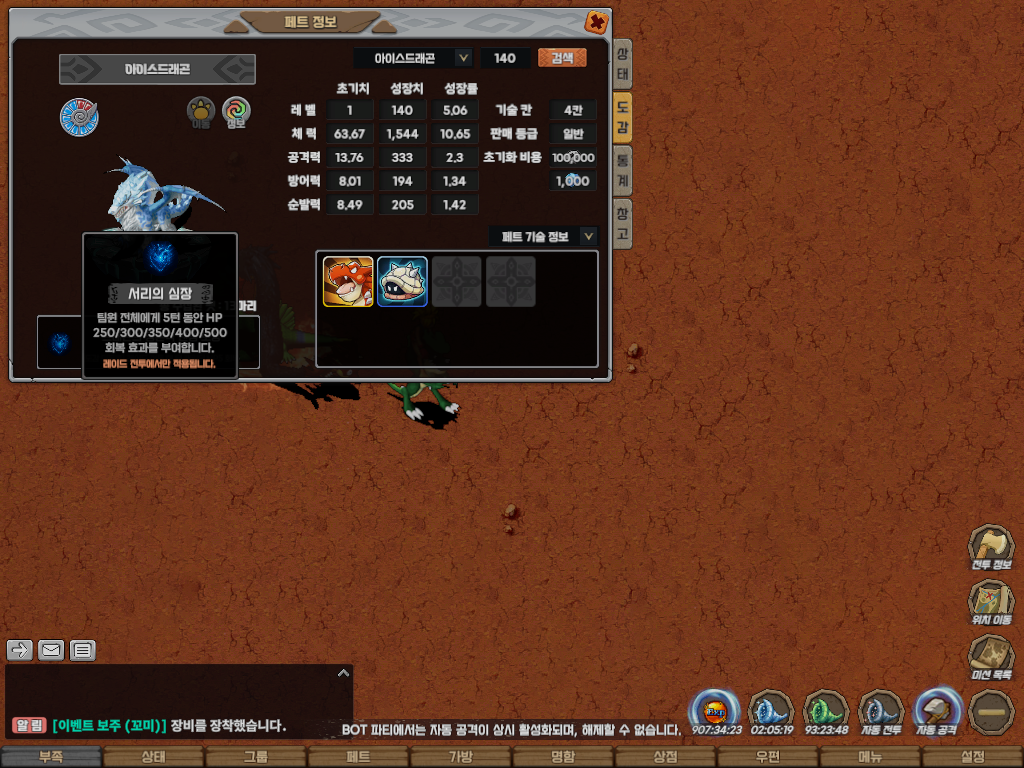Open the 전투 정보 axe icon
The height and width of the screenshot is (768, 1024).
point(990,546)
